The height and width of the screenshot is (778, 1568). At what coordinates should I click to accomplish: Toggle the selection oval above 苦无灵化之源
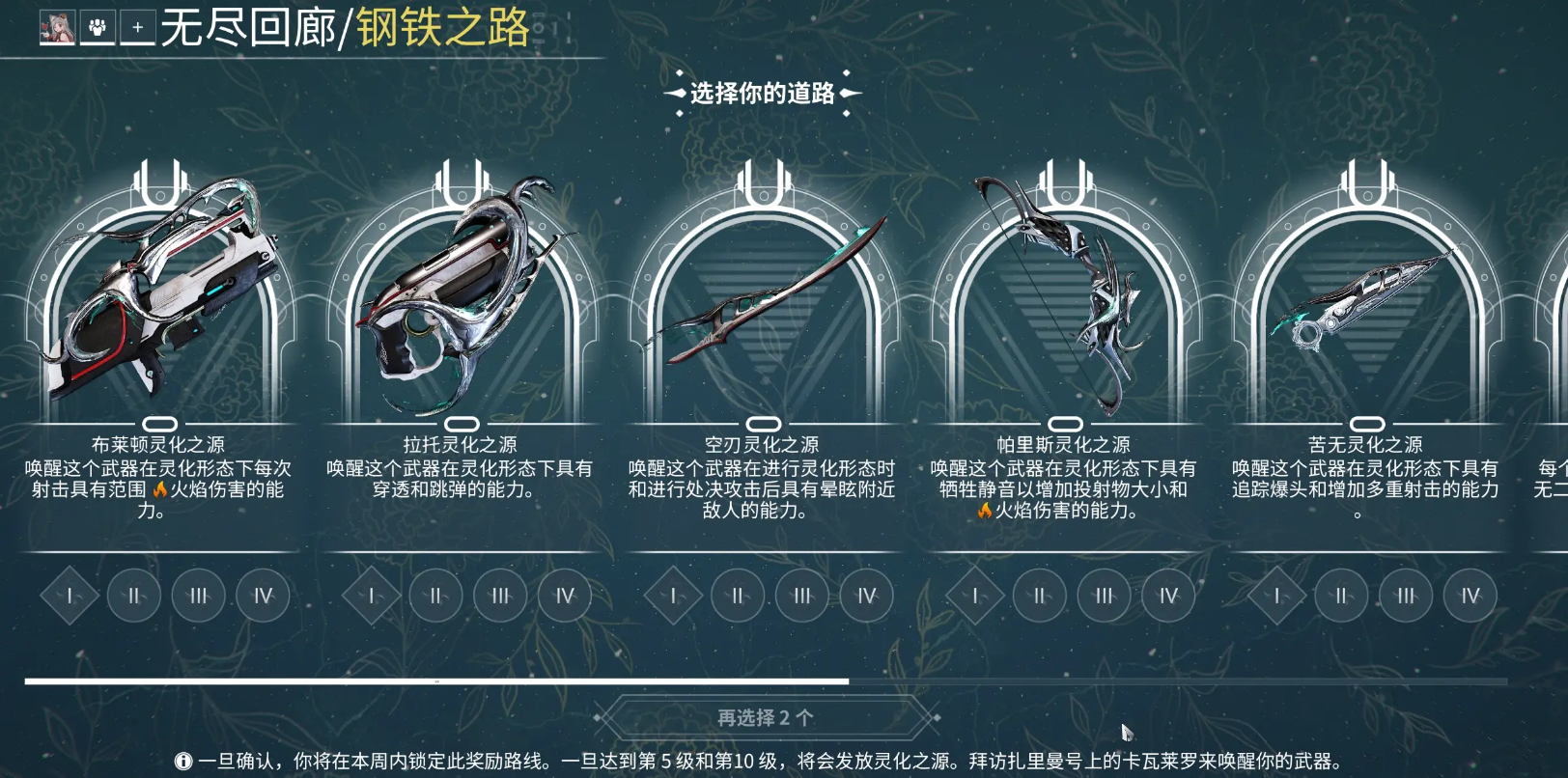[1367, 423]
